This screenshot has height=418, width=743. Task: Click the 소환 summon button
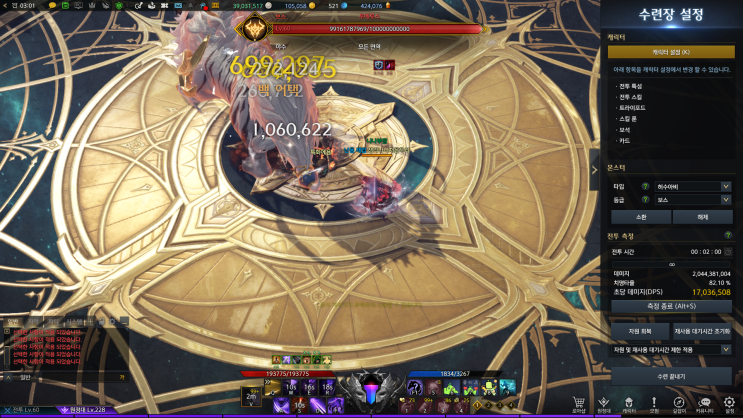click(x=639, y=216)
